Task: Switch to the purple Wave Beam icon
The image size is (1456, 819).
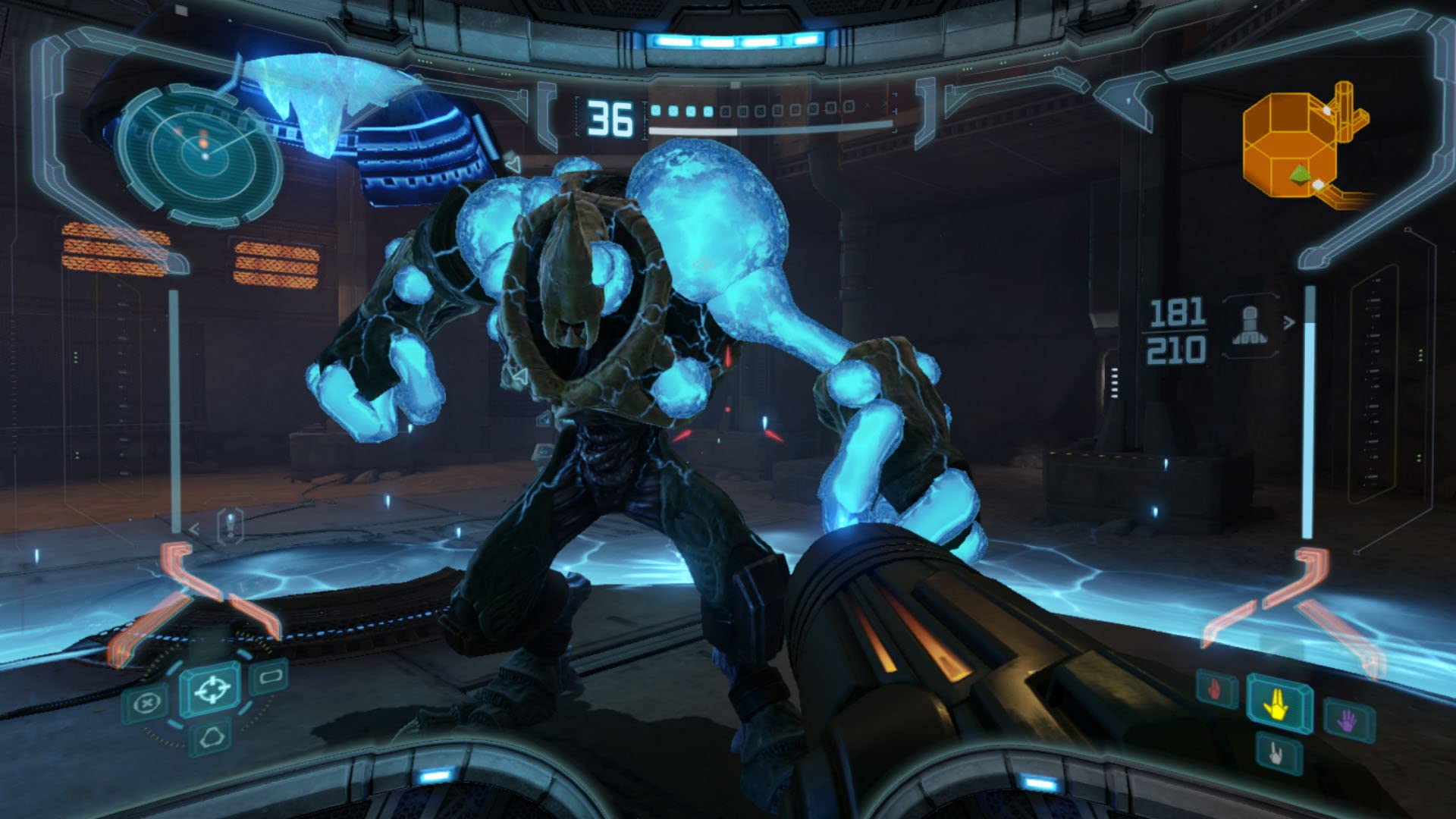Action: point(1349,720)
